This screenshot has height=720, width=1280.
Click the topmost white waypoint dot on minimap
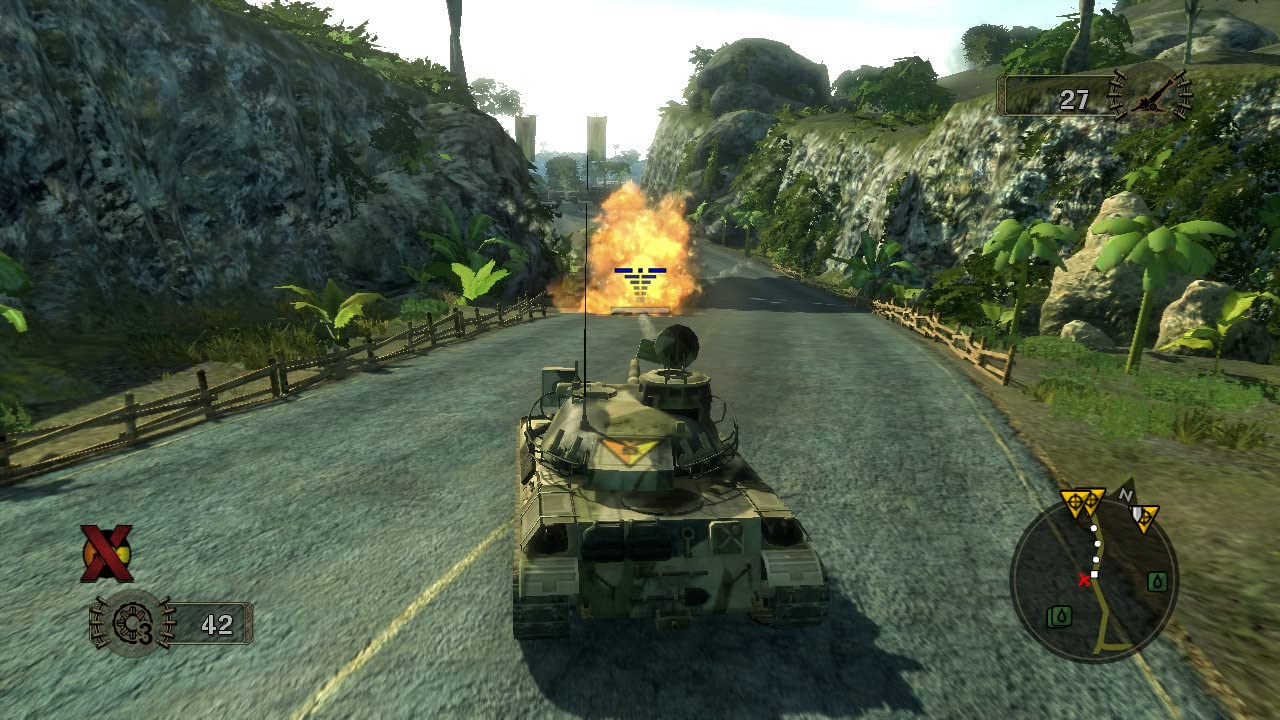(1093, 528)
